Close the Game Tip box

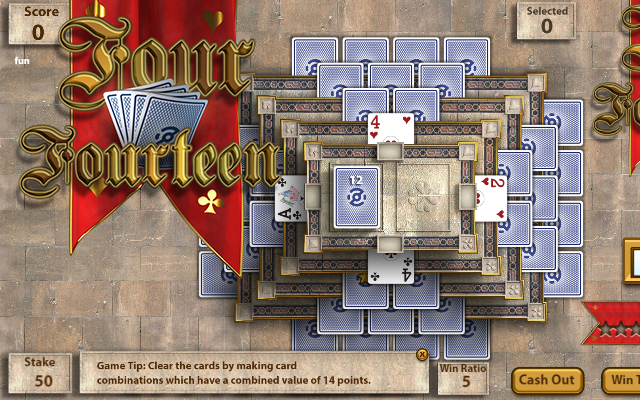422,354
